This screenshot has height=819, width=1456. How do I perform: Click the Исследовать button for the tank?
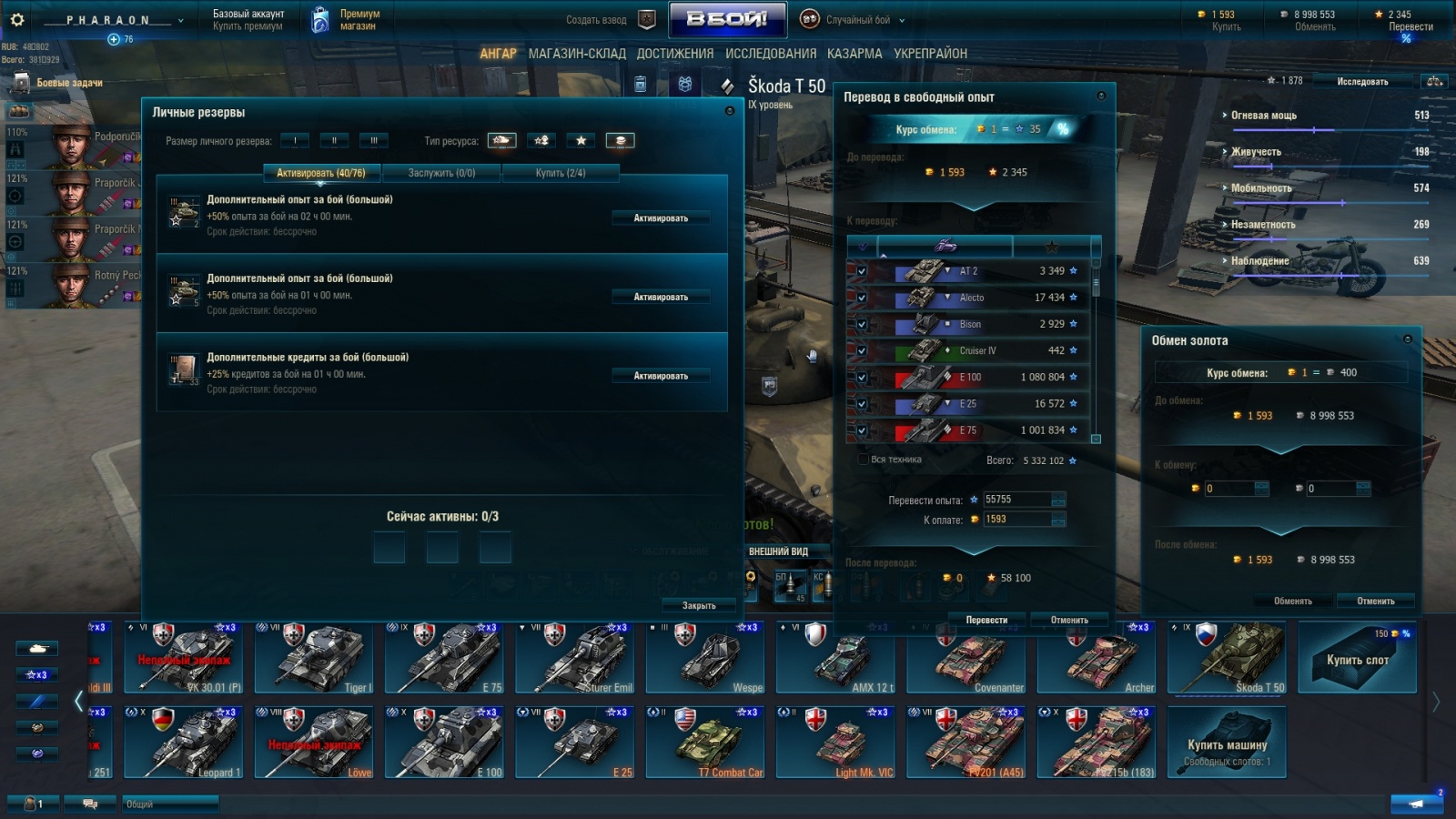click(1361, 82)
